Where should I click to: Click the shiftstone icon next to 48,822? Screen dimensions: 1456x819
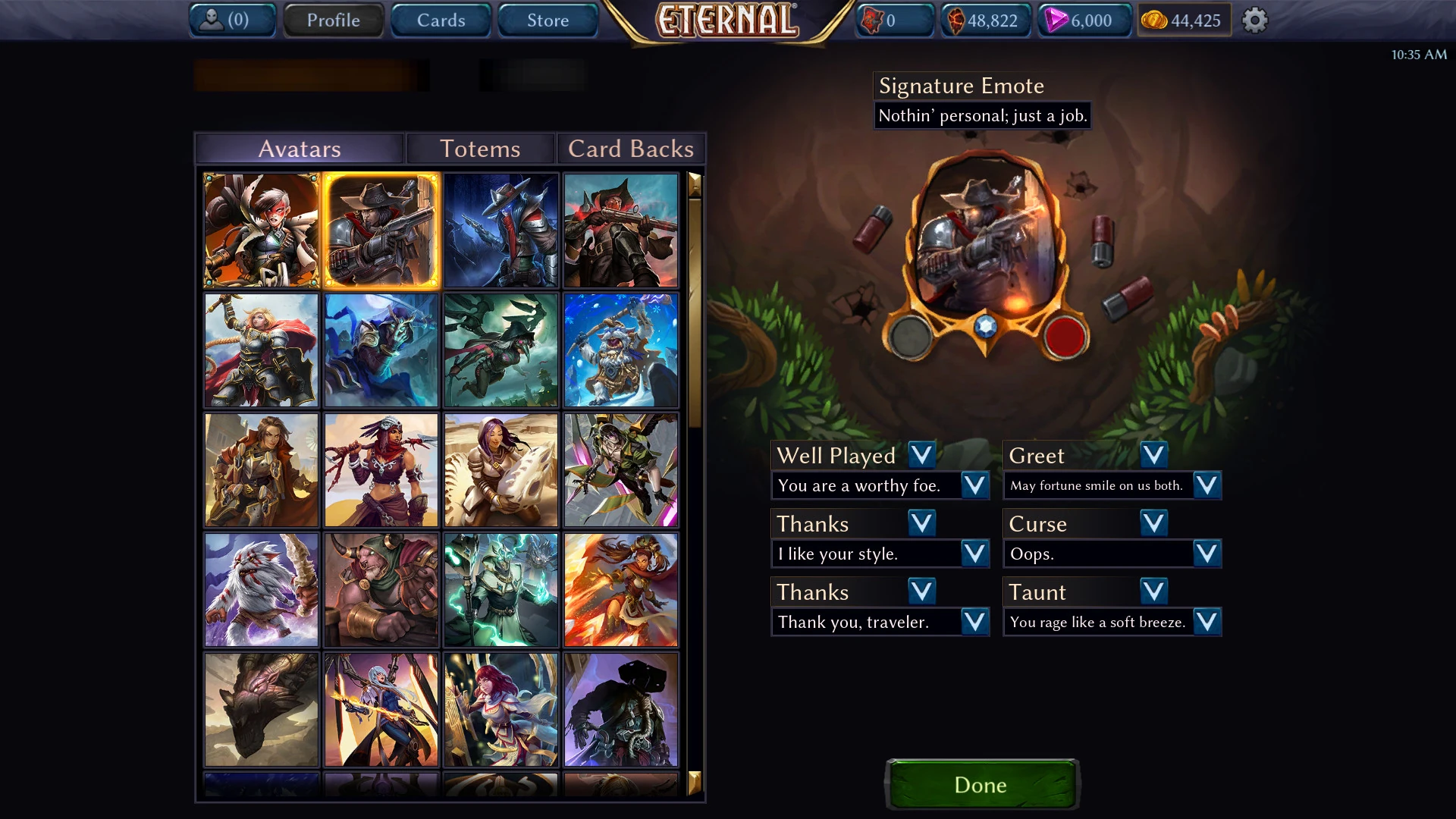click(957, 20)
